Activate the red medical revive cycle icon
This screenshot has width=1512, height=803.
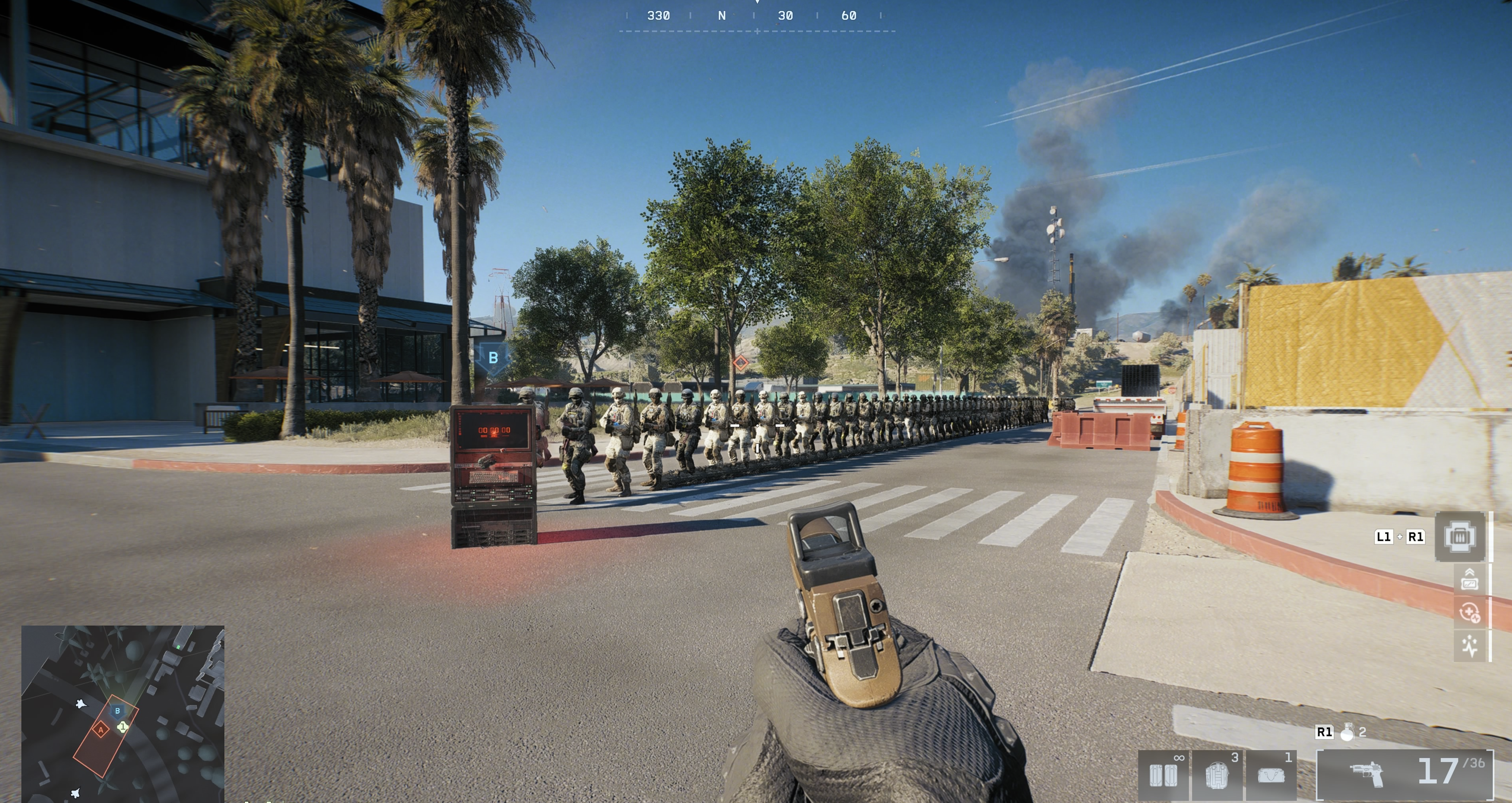pyautogui.click(x=1469, y=613)
